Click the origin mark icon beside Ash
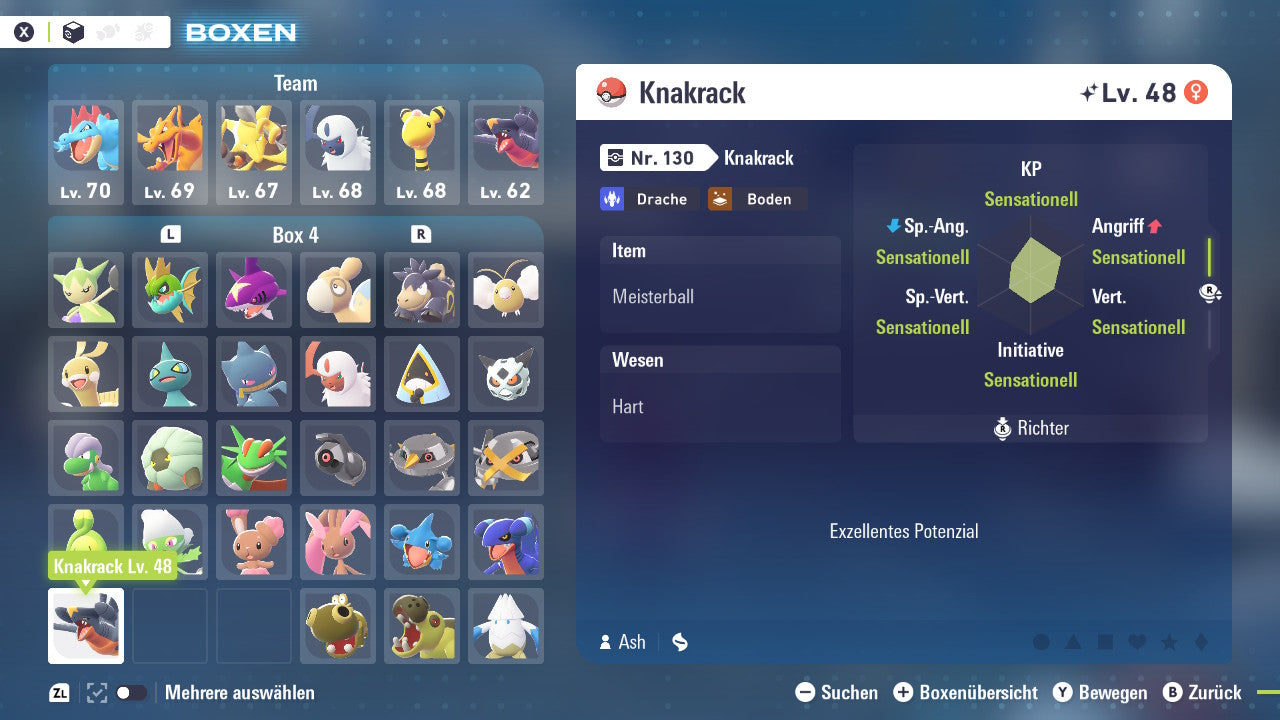This screenshot has width=1280, height=720. coord(679,642)
